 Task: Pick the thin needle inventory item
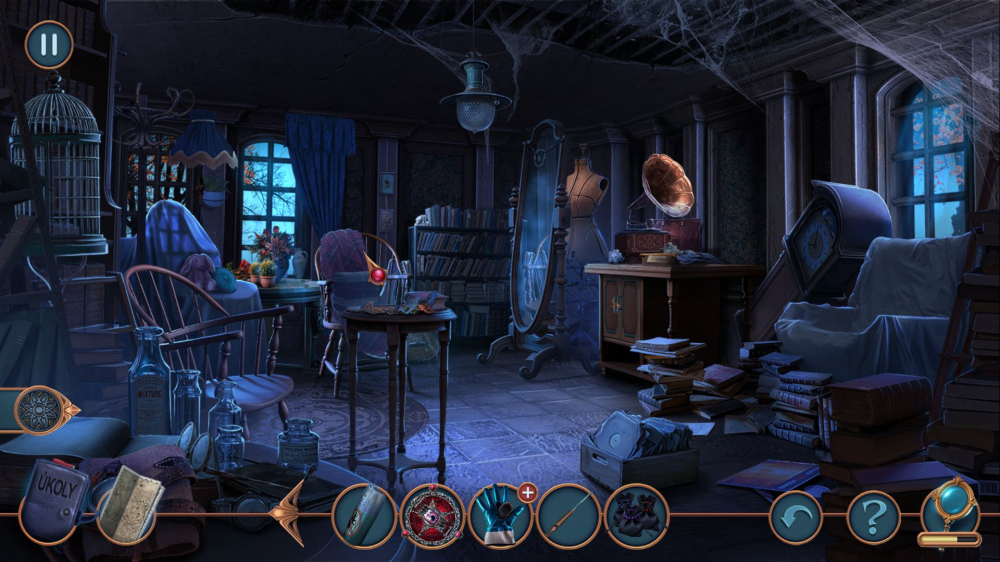pos(568,516)
